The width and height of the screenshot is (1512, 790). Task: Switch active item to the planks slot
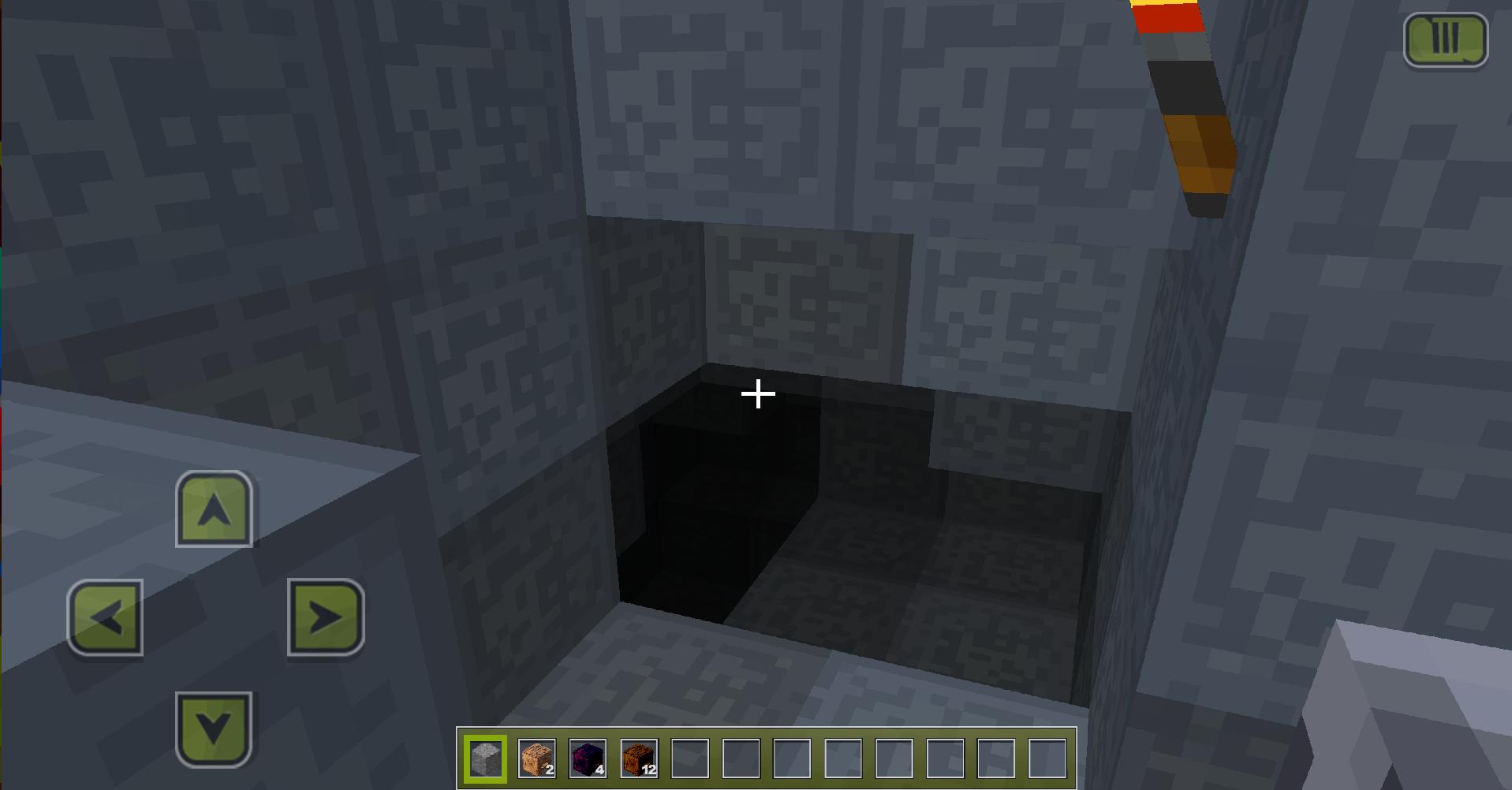click(x=536, y=758)
